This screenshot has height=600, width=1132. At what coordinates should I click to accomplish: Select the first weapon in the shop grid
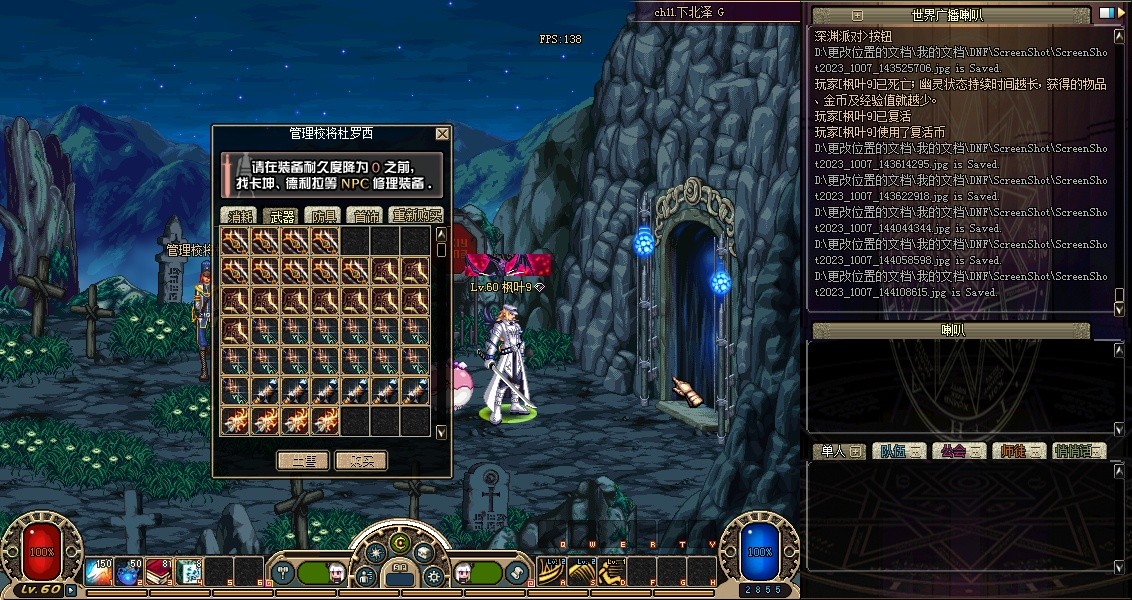point(236,240)
